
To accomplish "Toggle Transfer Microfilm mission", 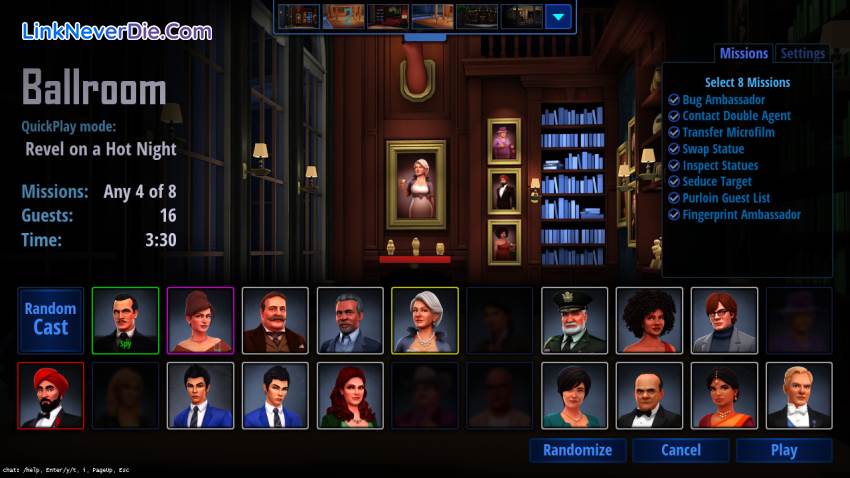I will (674, 133).
